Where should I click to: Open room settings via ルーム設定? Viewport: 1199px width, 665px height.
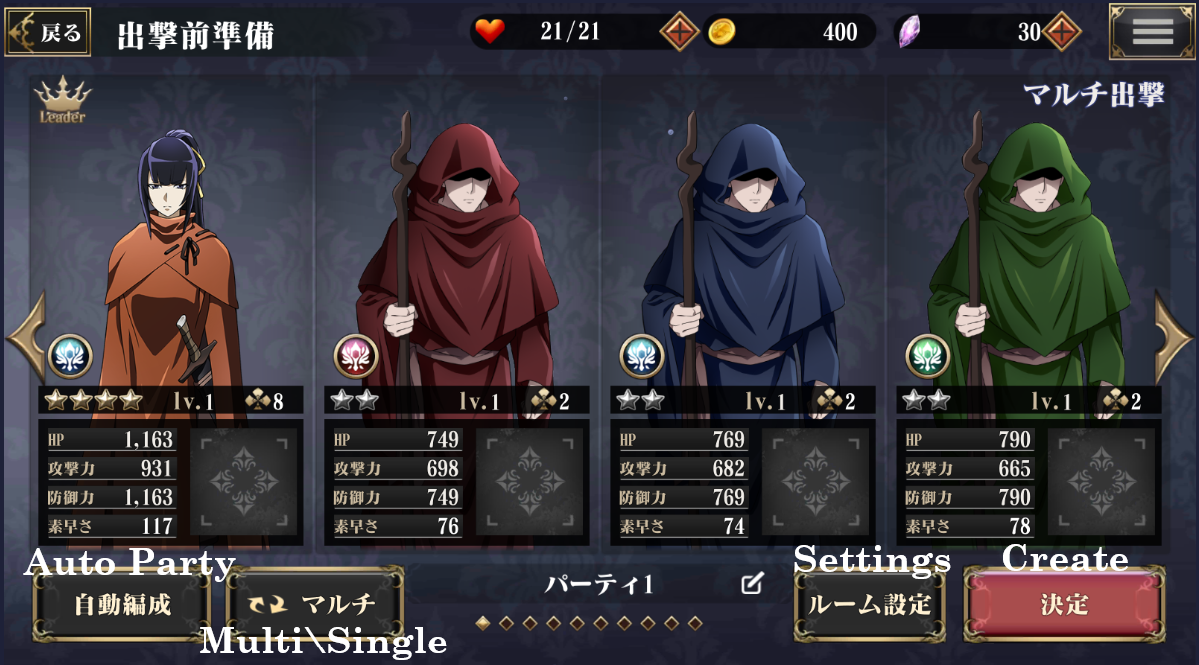[x=869, y=605]
